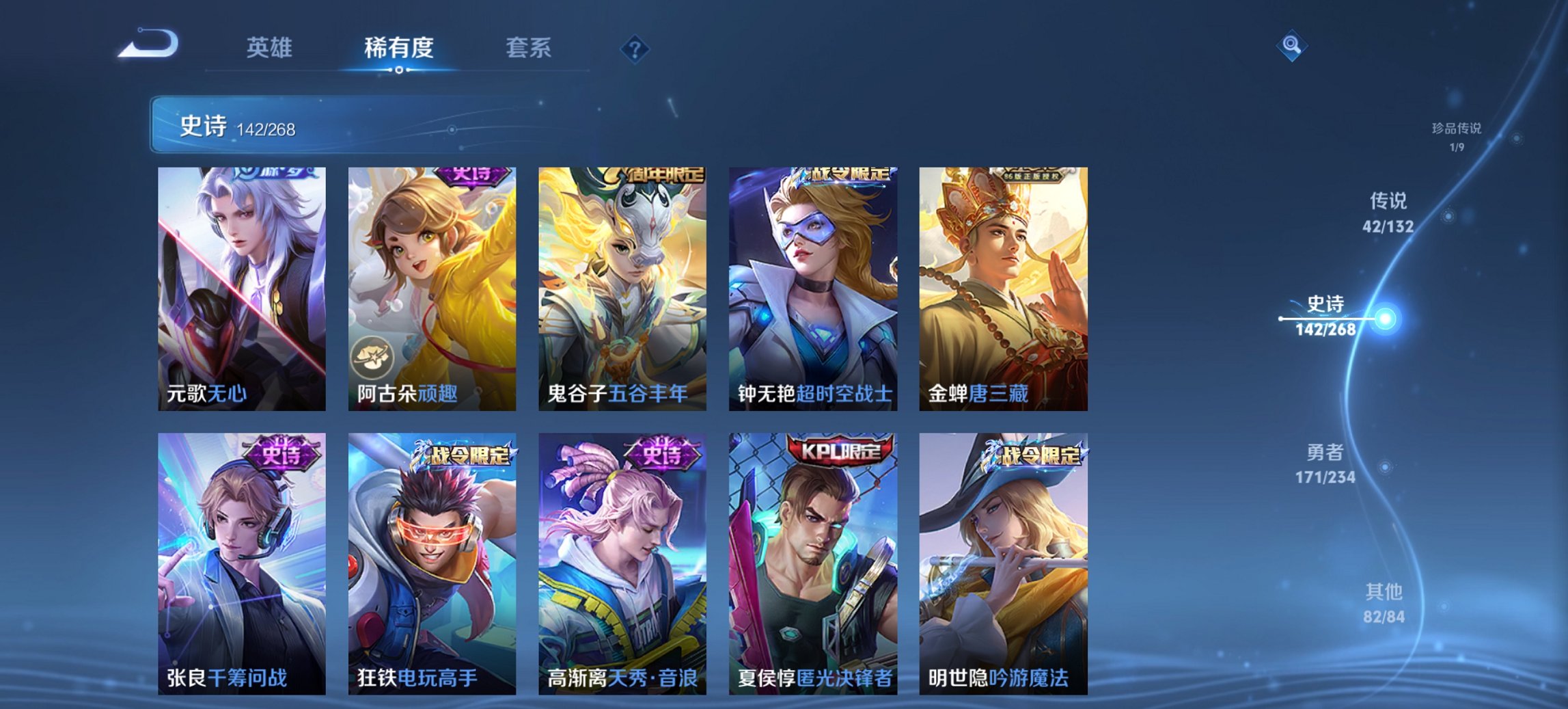The width and height of the screenshot is (1568, 709).
Task: Click the question mark help icon
Action: pyautogui.click(x=635, y=48)
